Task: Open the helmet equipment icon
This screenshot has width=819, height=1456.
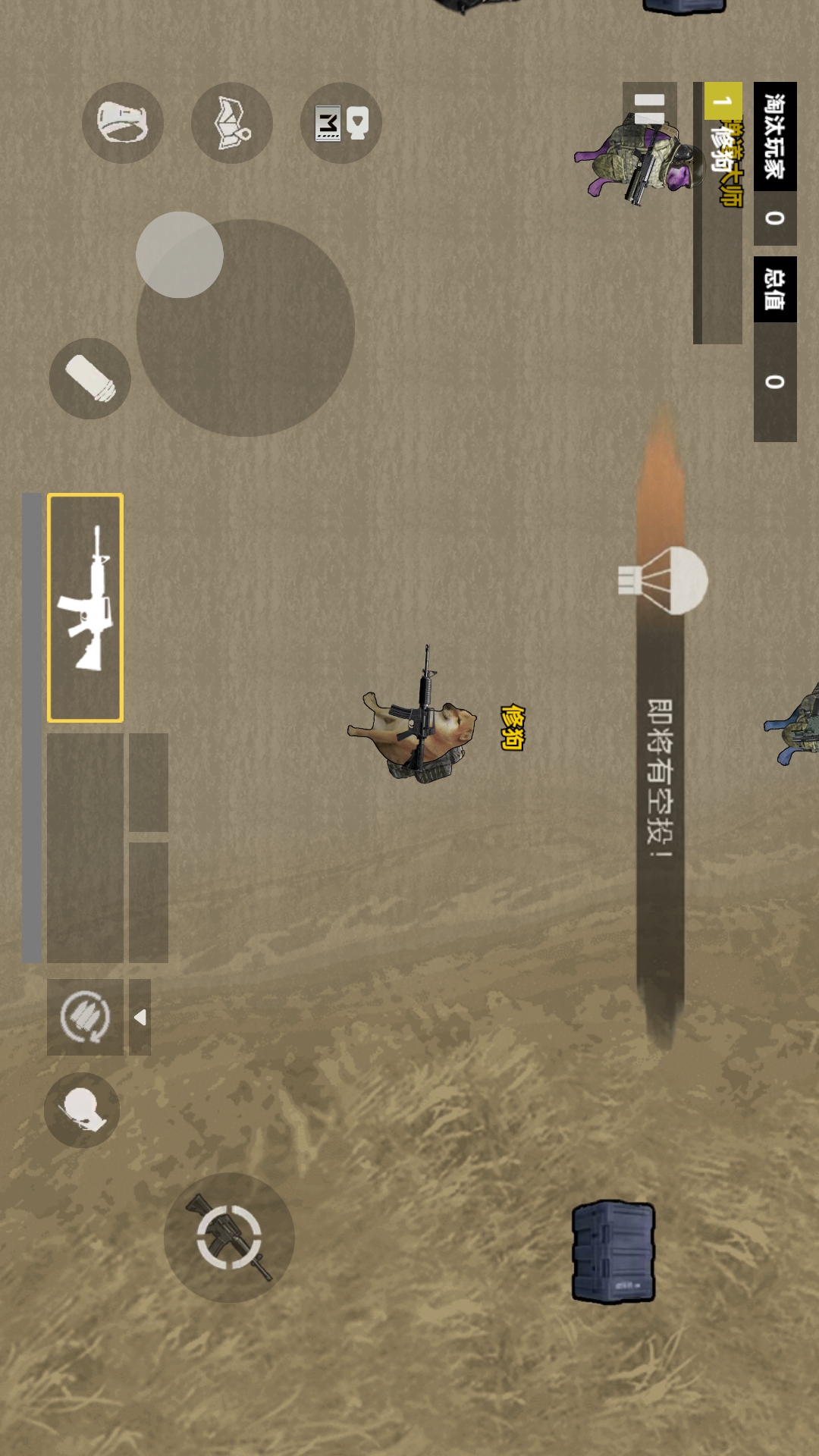Action: pos(123,123)
